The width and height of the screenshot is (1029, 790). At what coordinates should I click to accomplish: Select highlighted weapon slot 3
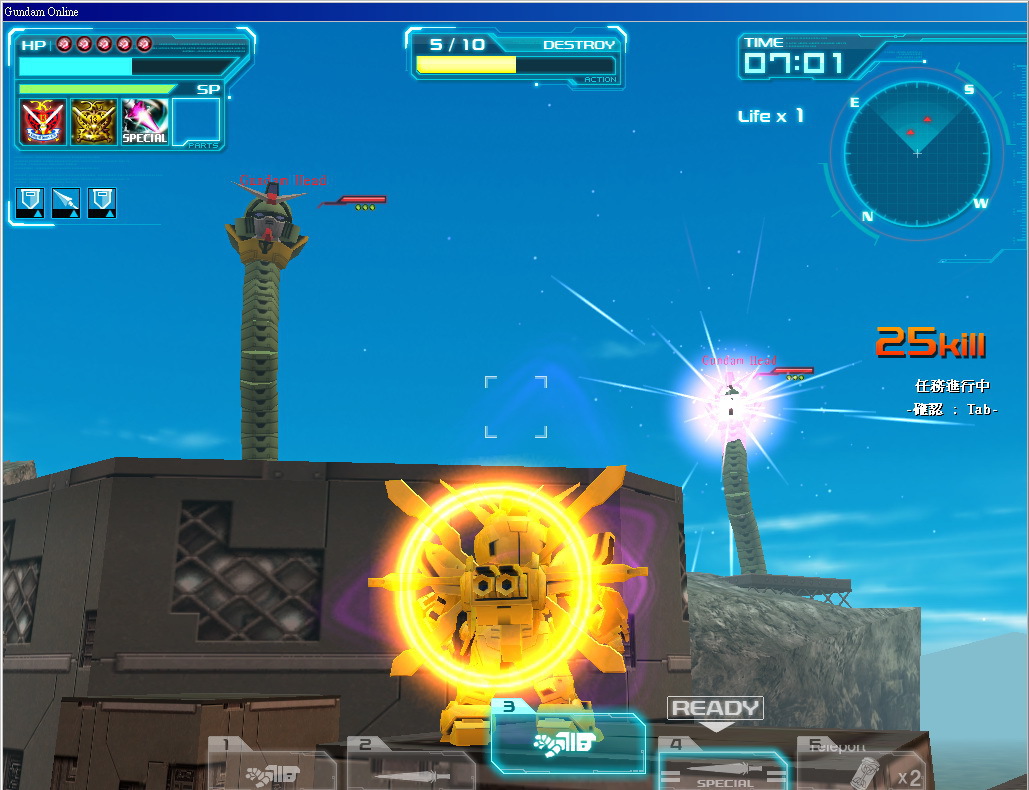pyautogui.click(x=567, y=741)
